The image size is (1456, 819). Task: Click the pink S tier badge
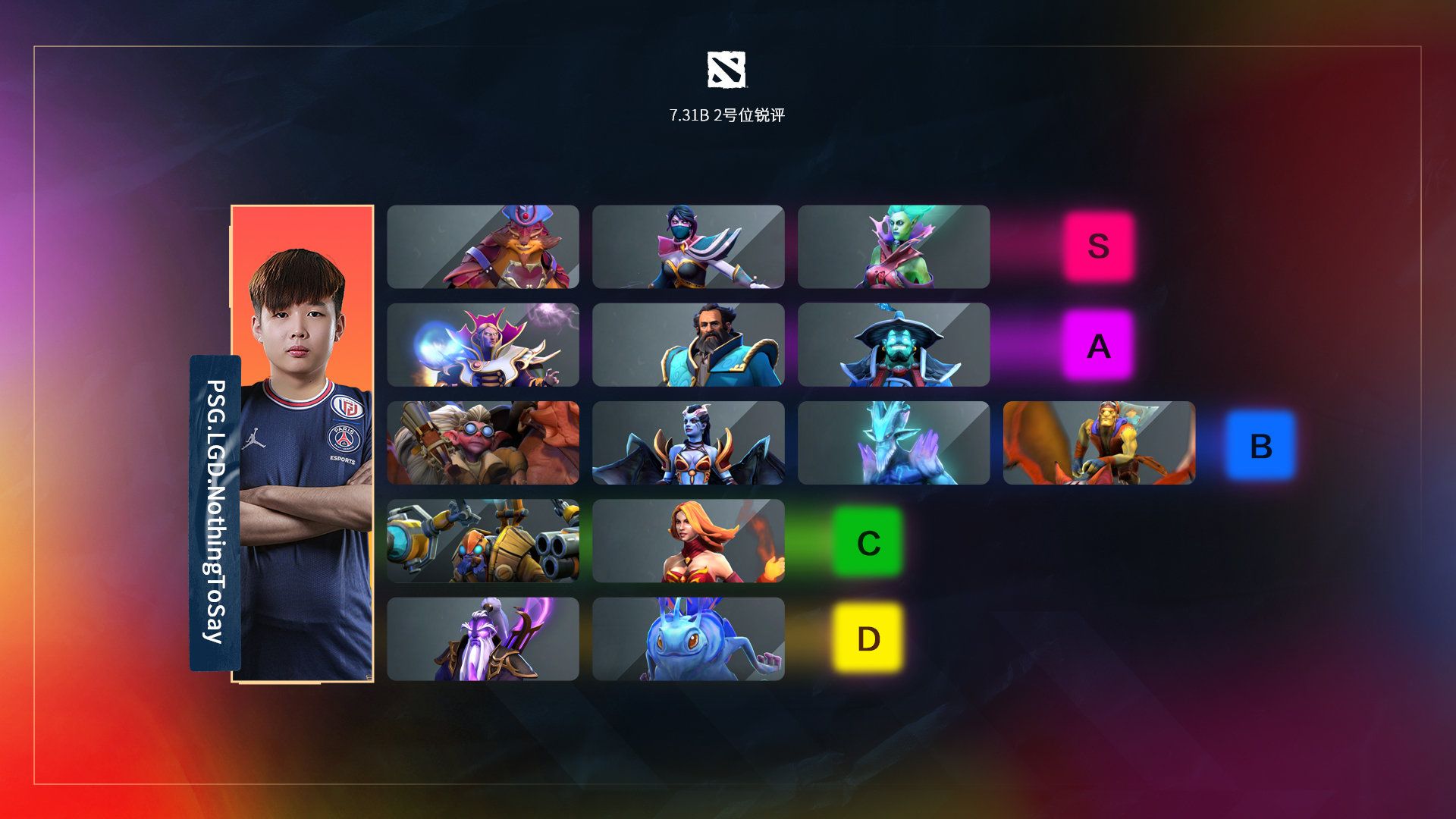tap(1098, 246)
